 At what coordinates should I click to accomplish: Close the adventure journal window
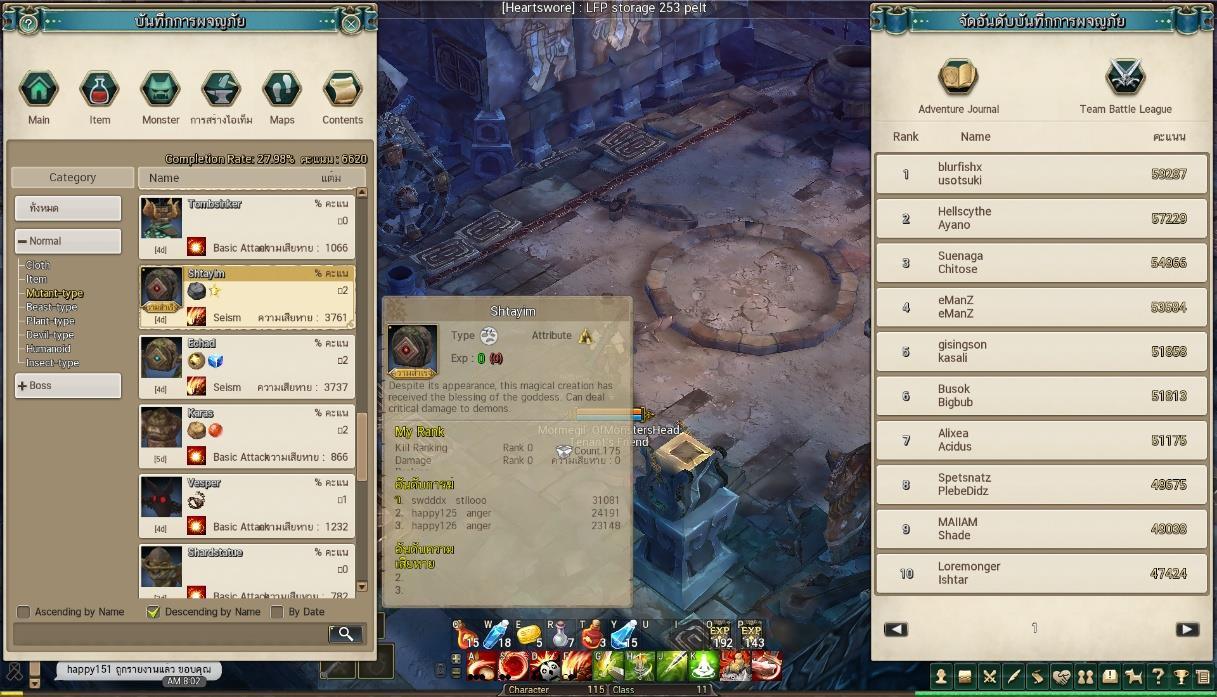click(351, 22)
